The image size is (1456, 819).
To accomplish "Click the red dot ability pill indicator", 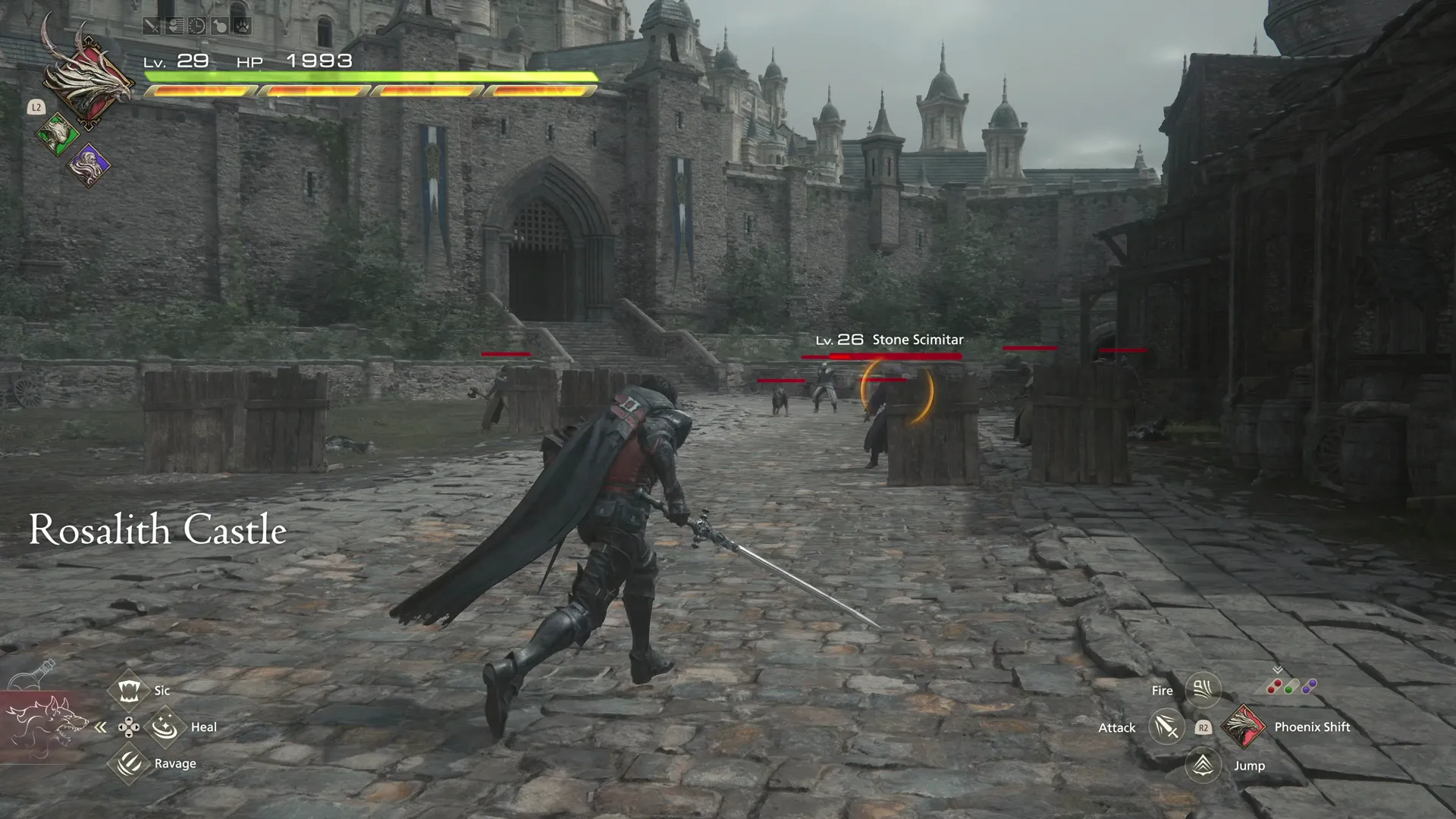I will tap(1274, 687).
